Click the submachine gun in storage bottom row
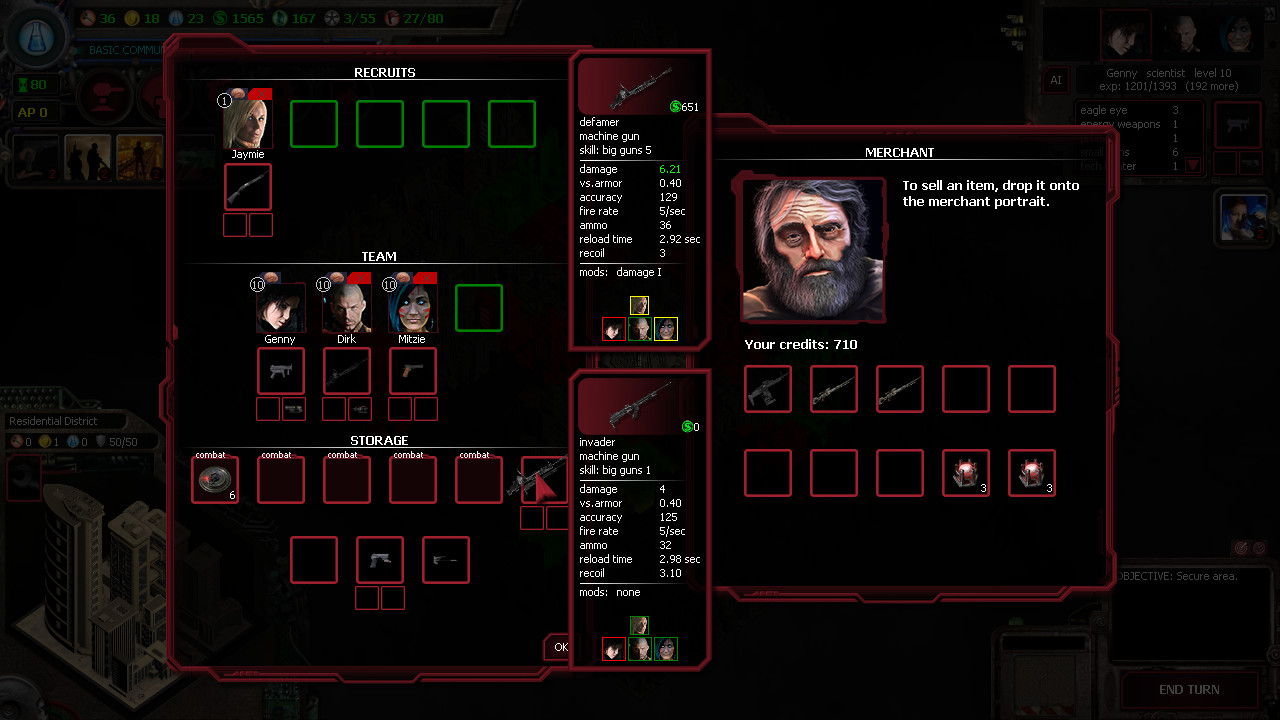The image size is (1280, 720). pyautogui.click(x=379, y=559)
